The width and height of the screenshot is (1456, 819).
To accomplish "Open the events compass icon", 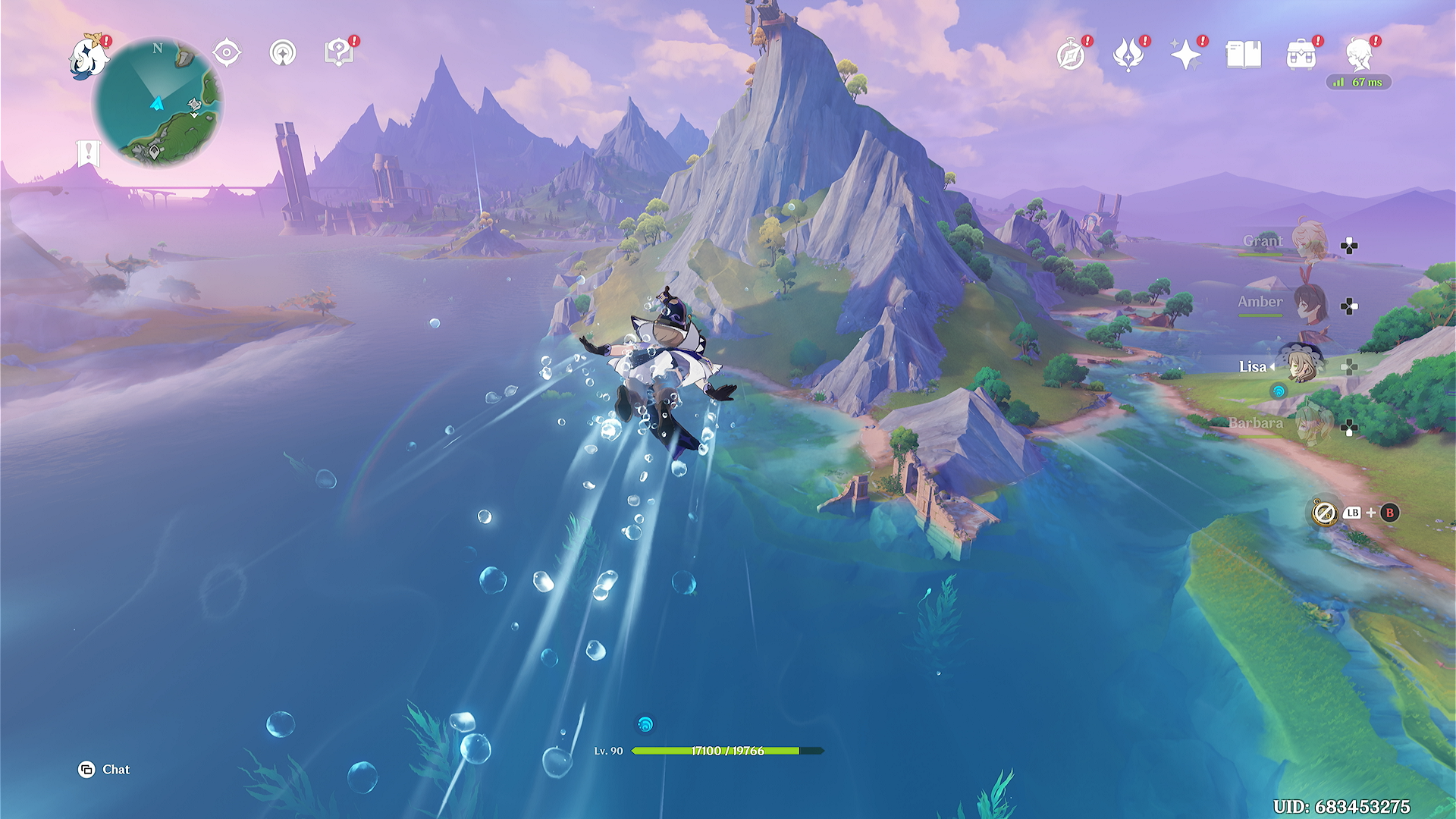I will pos(1071,55).
